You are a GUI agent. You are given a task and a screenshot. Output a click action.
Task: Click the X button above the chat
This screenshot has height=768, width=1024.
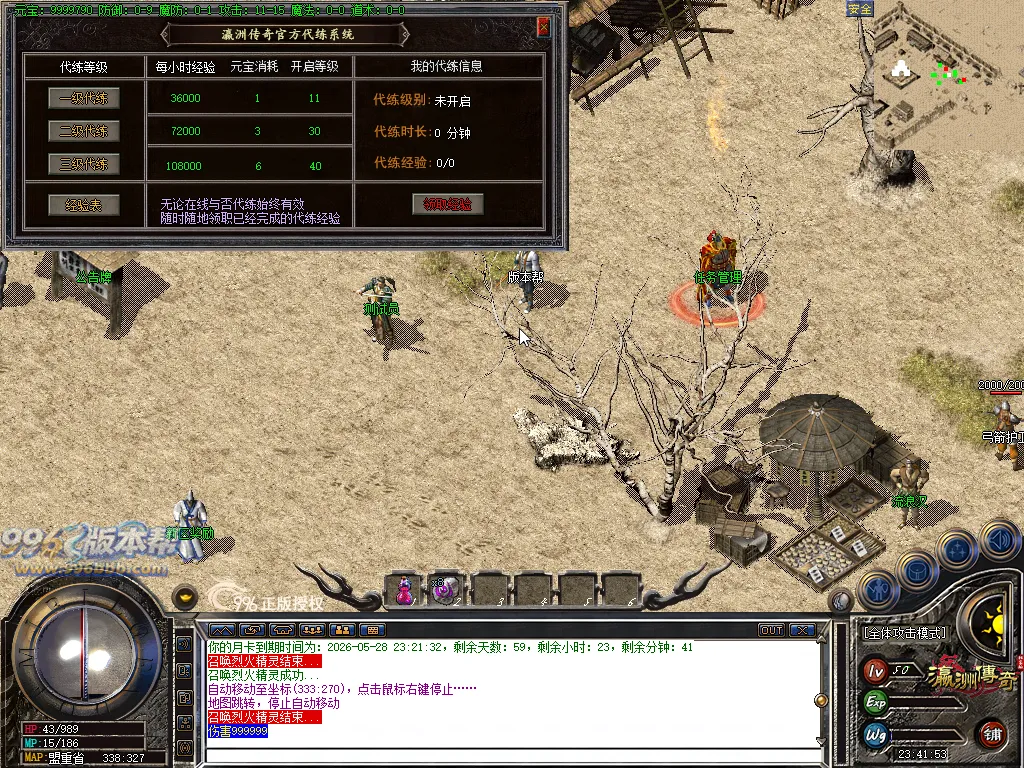coord(802,630)
